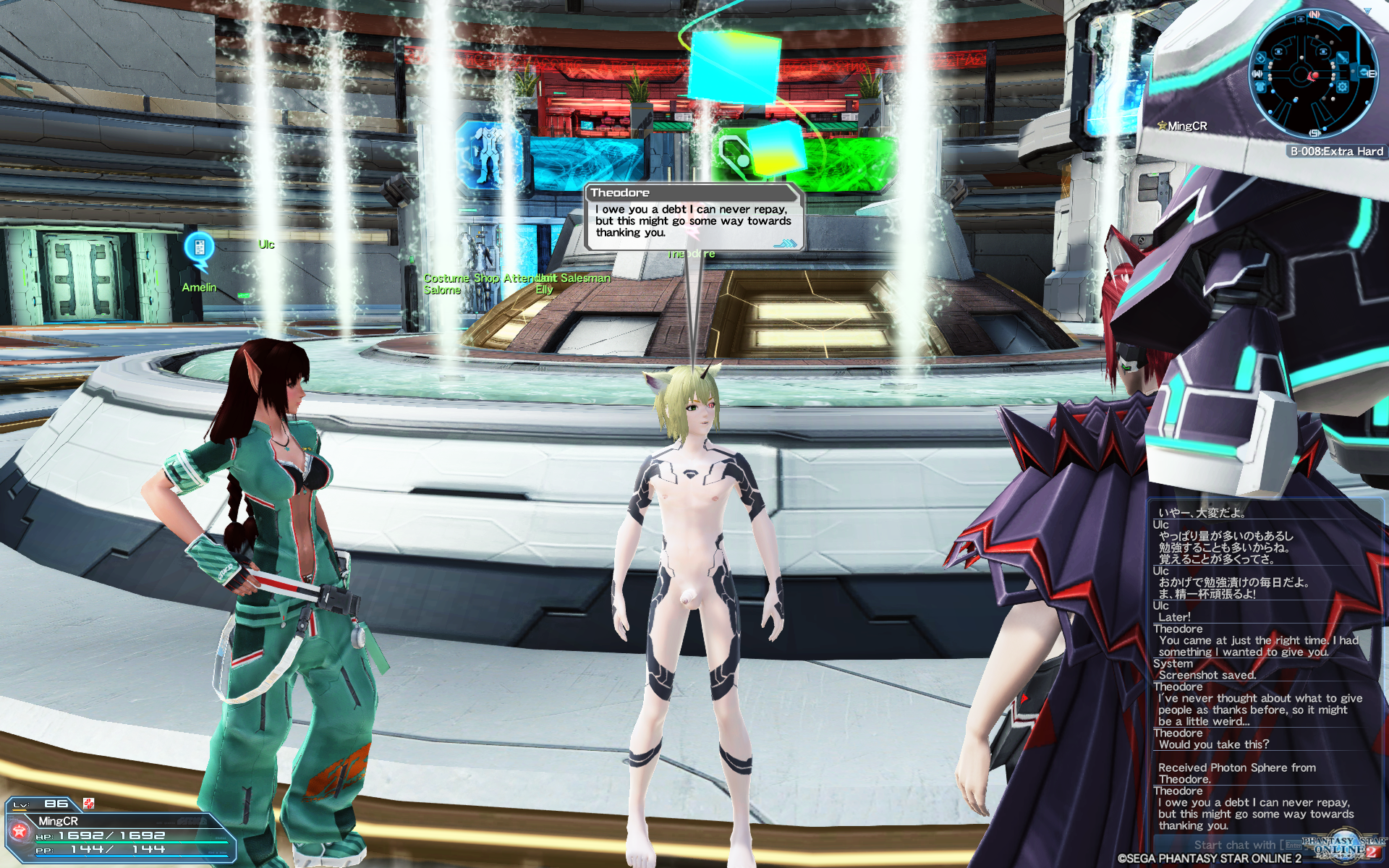Image resolution: width=1389 pixels, height=868 pixels.
Task: Click the N compass marker on the minimap
Action: click(x=1314, y=14)
